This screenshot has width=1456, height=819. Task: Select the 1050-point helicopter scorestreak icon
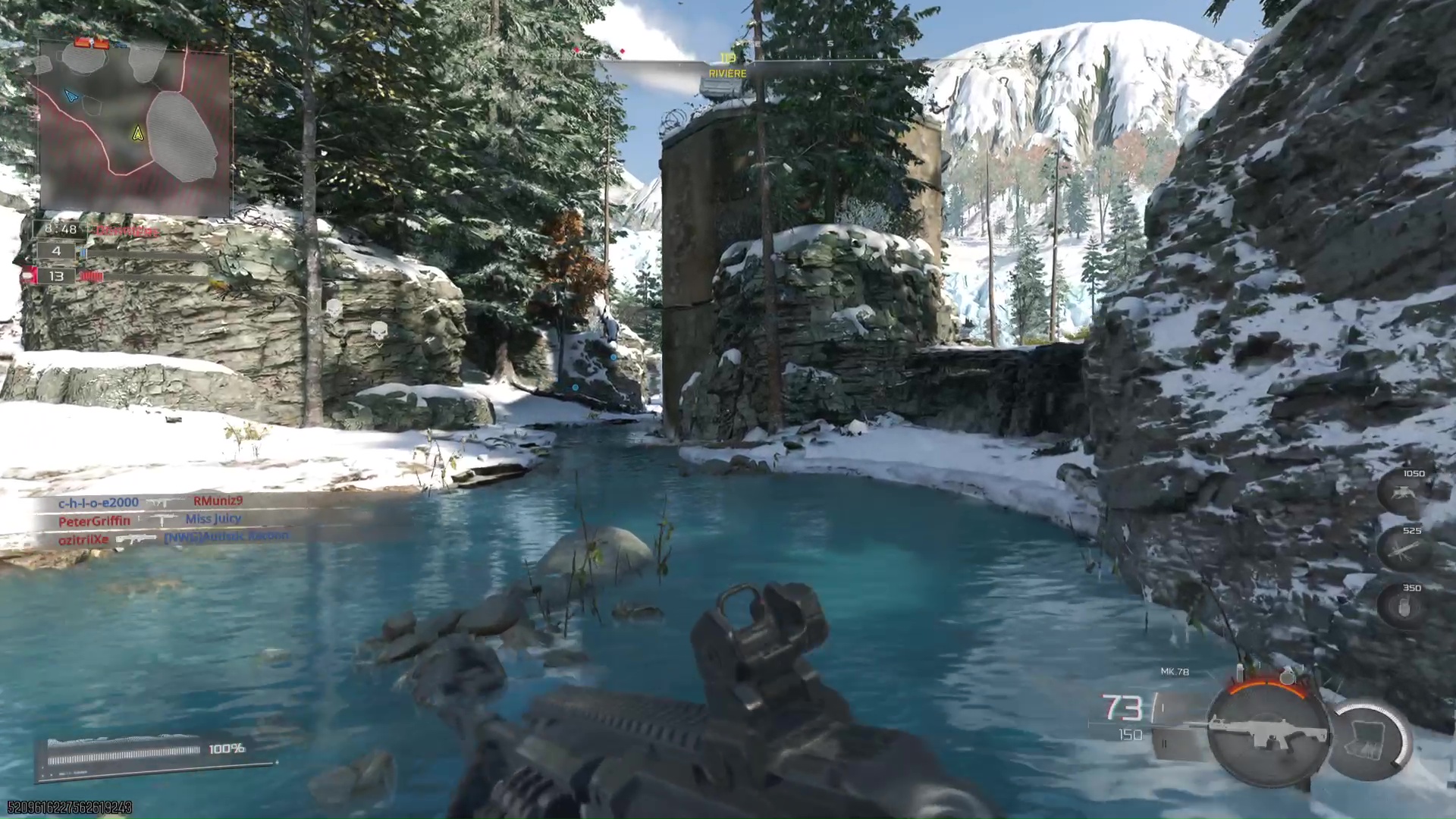[x=1402, y=493]
